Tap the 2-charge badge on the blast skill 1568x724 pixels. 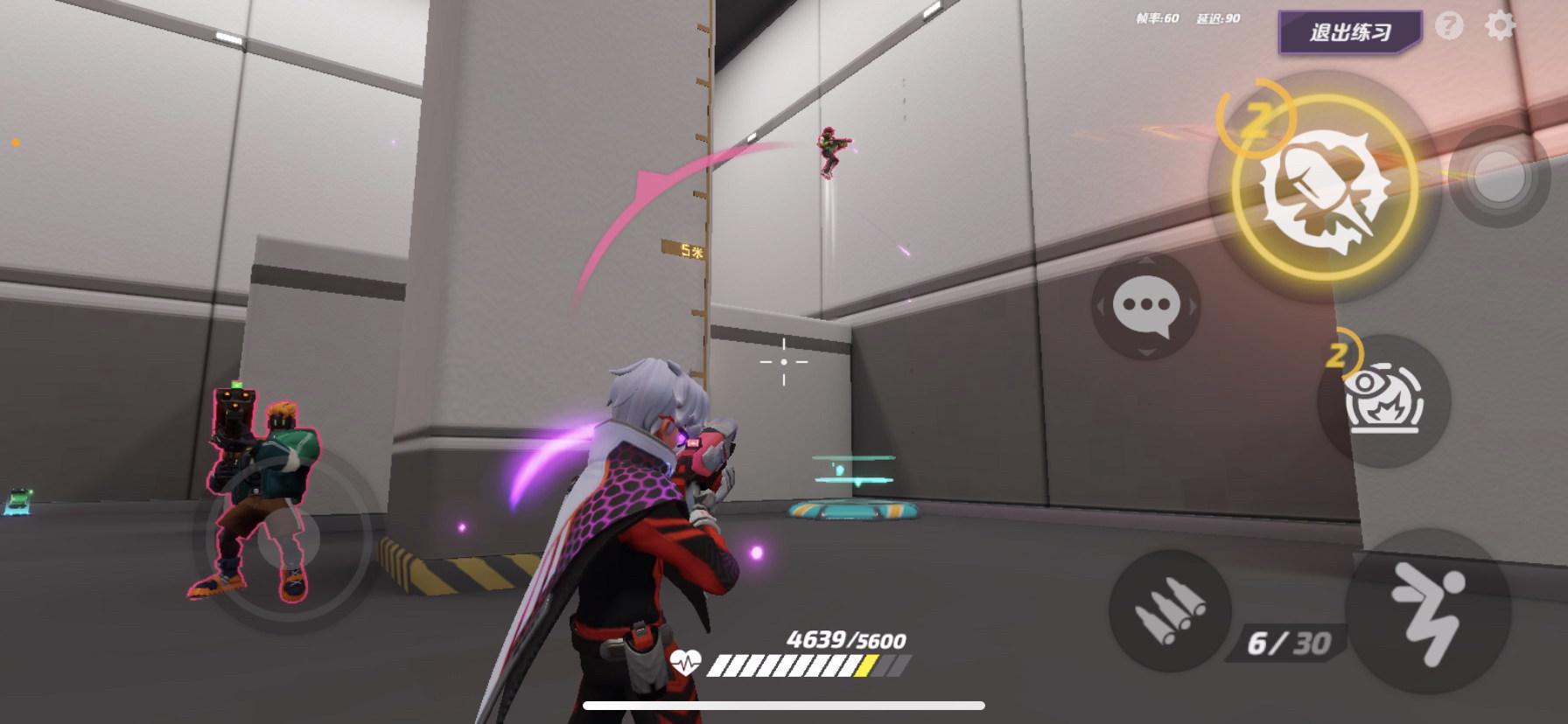[1338, 355]
